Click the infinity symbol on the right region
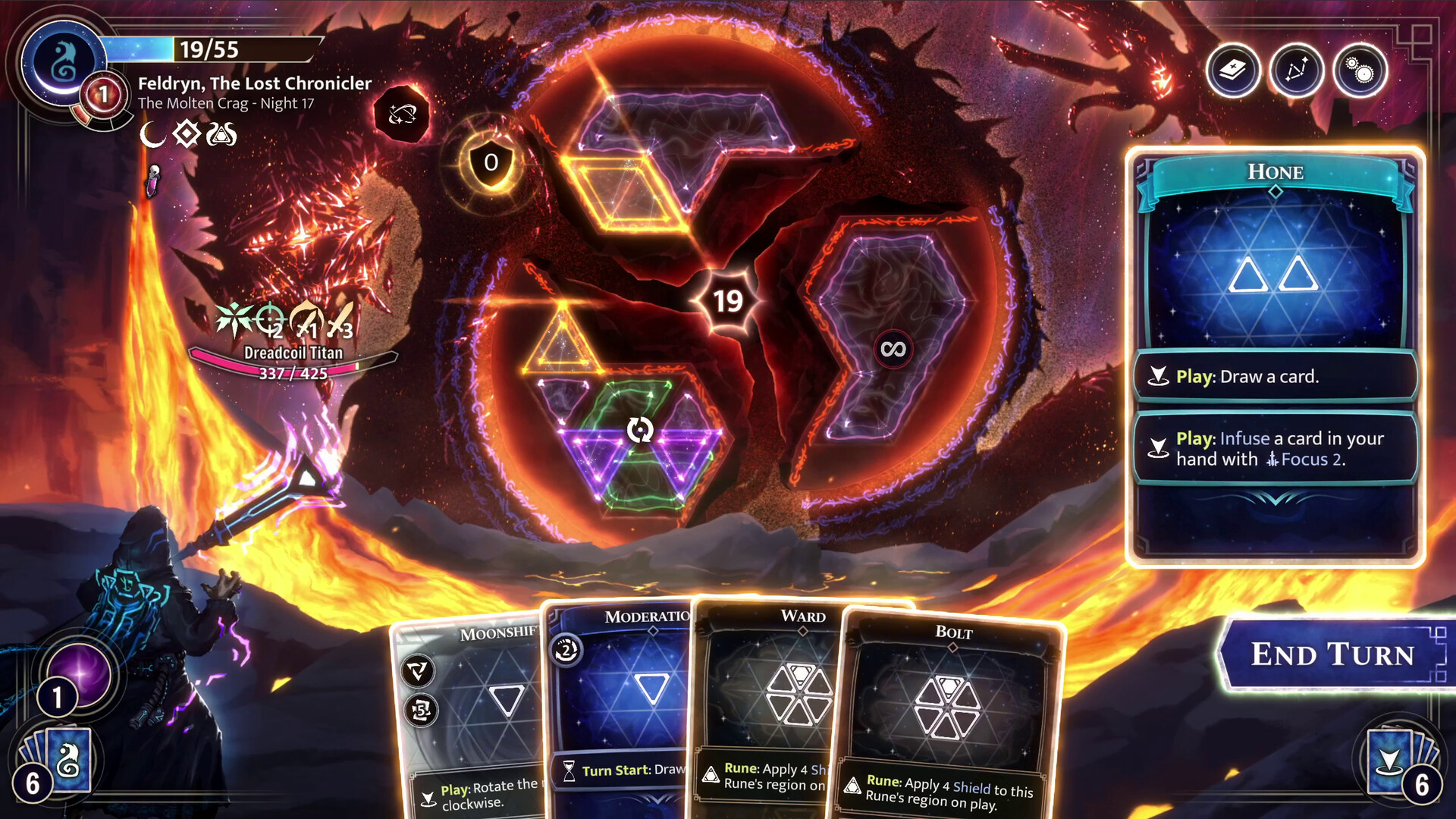 [893, 347]
